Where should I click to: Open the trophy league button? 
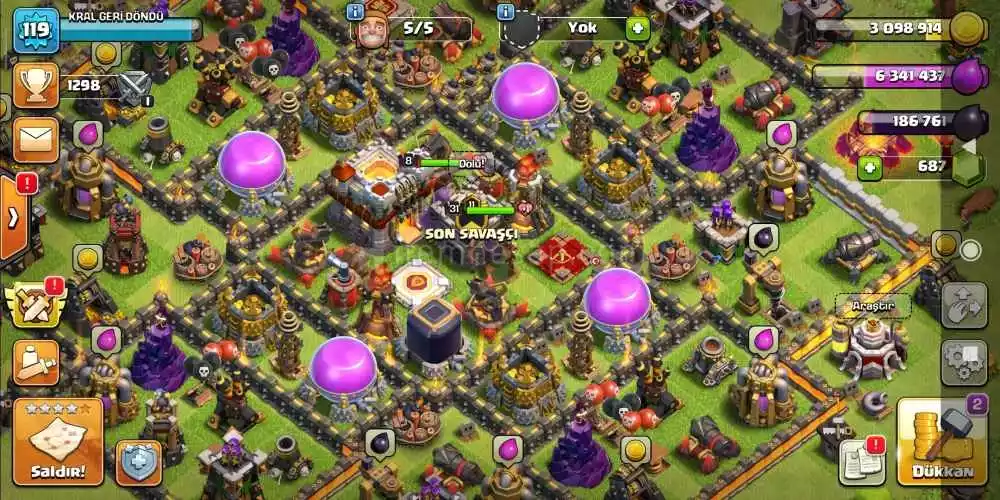33,87
